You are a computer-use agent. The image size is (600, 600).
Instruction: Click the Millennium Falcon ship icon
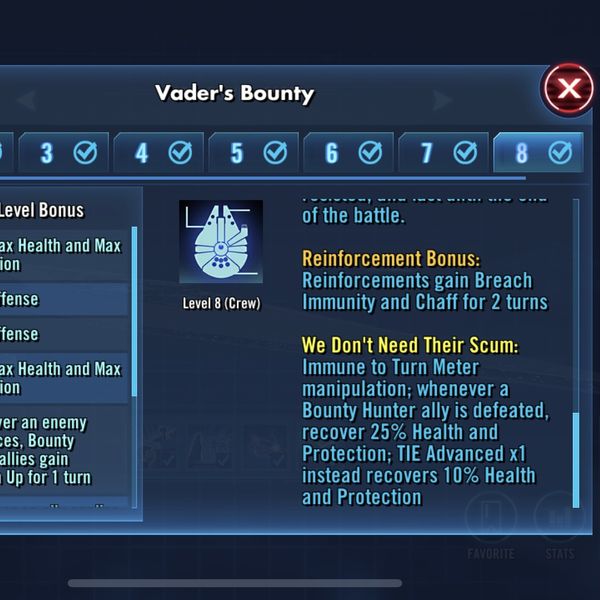(221, 242)
